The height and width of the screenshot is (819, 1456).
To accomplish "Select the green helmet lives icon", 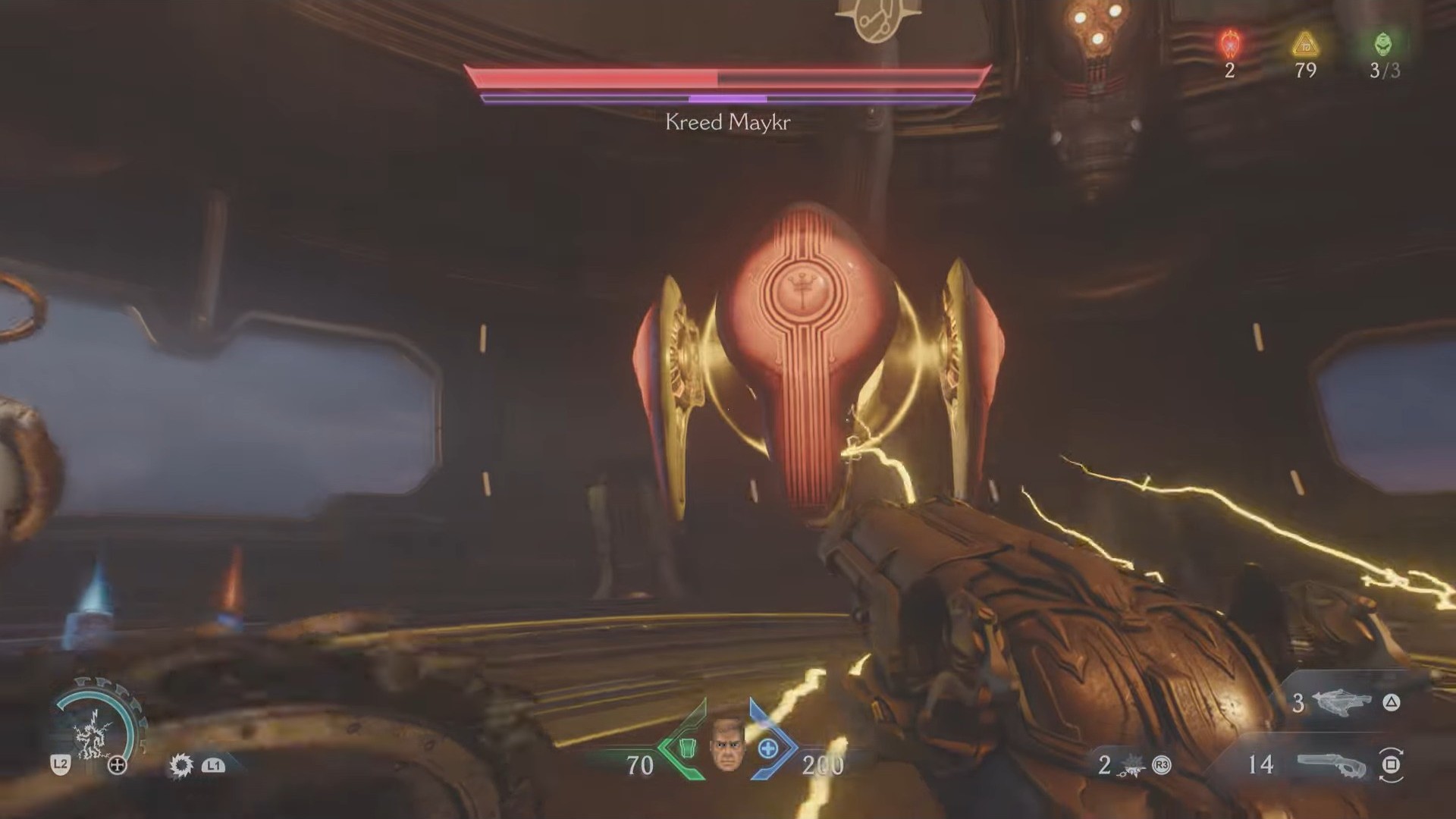I will tap(1383, 44).
